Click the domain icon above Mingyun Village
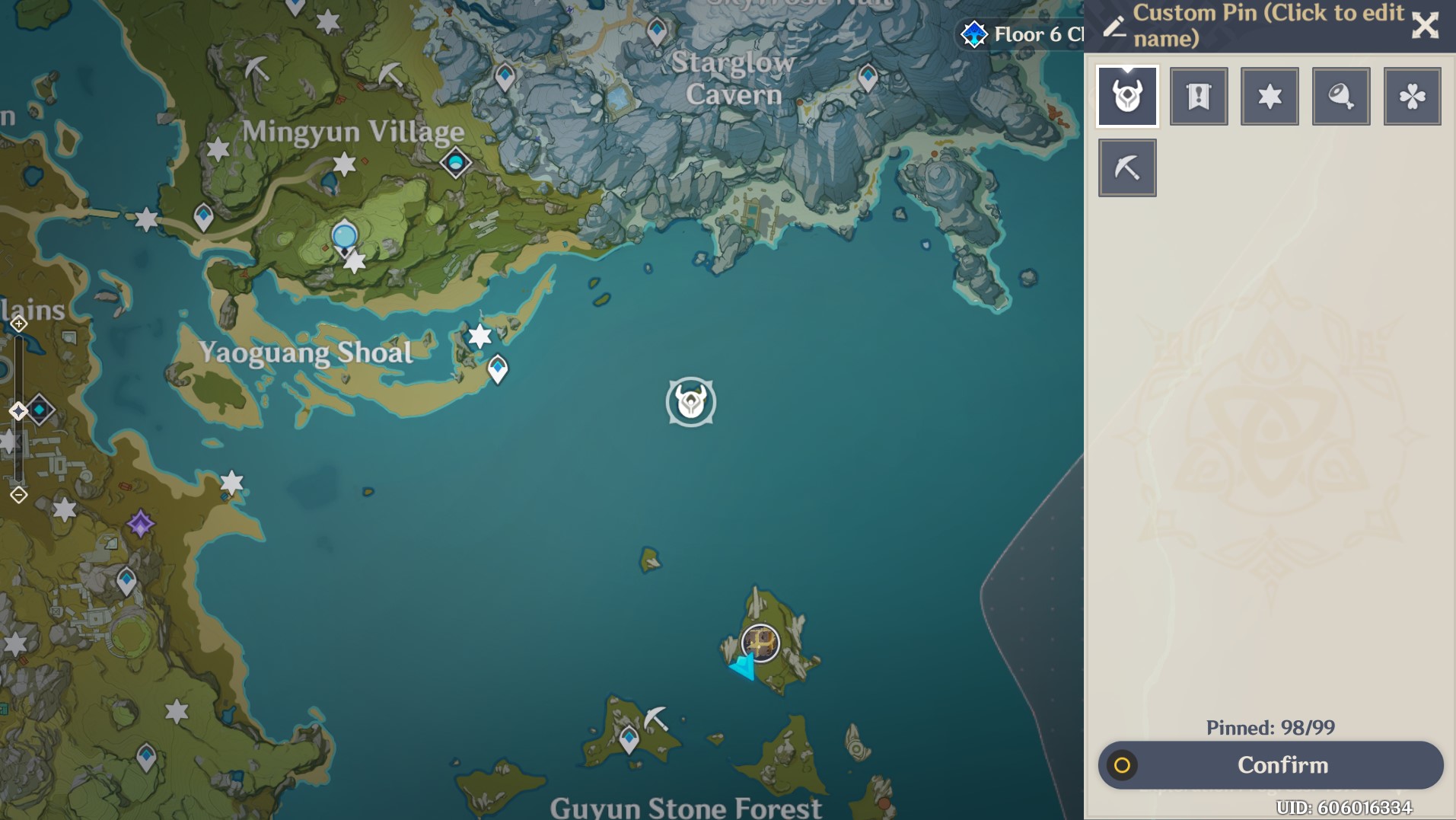The height and width of the screenshot is (820, 1456). pyautogui.click(x=454, y=163)
